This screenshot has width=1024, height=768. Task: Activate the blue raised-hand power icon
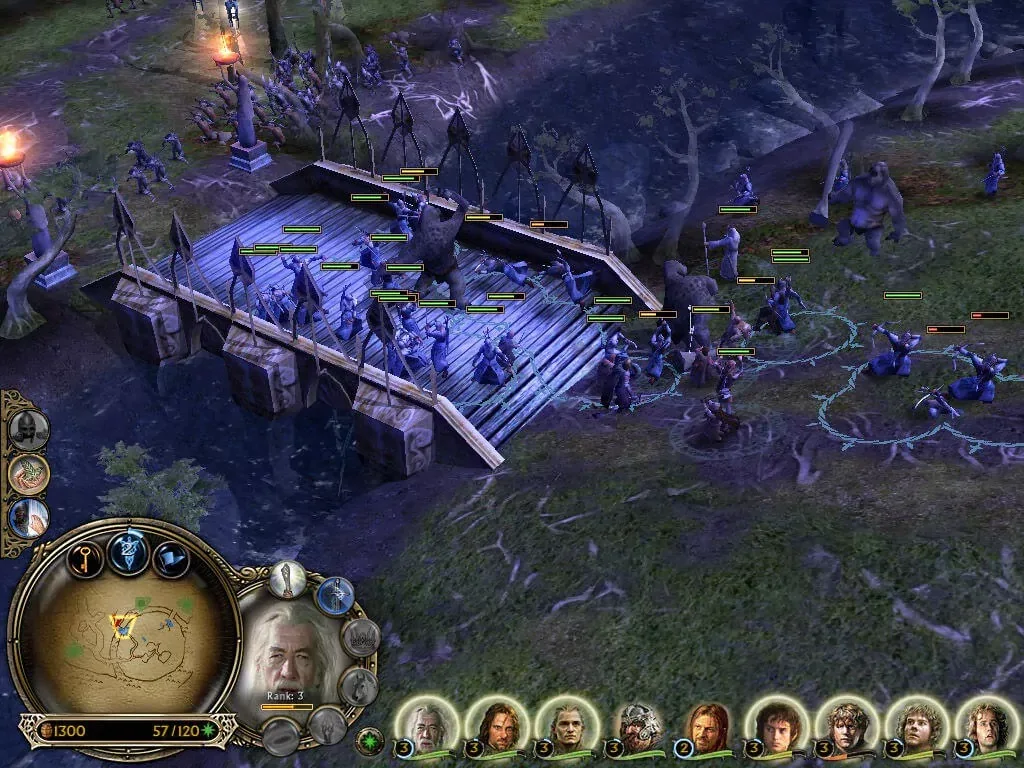click(28, 518)
